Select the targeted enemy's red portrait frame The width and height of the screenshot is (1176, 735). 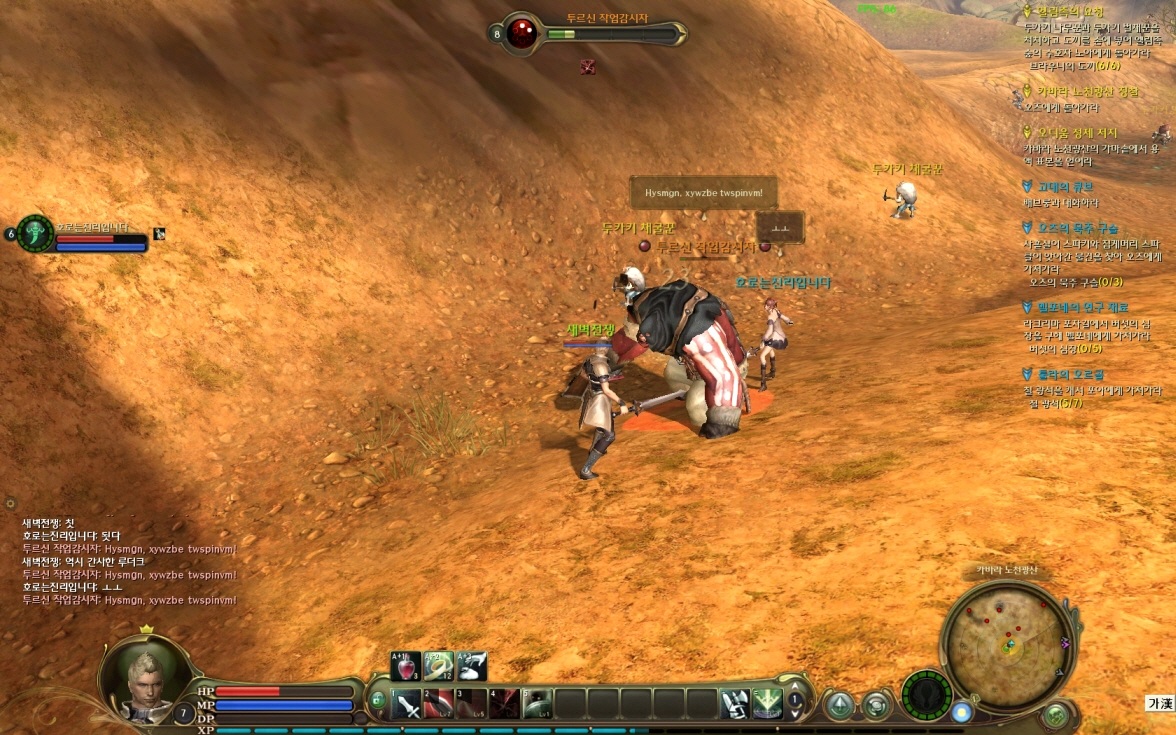pyautogui.click(x=521, y=33)
